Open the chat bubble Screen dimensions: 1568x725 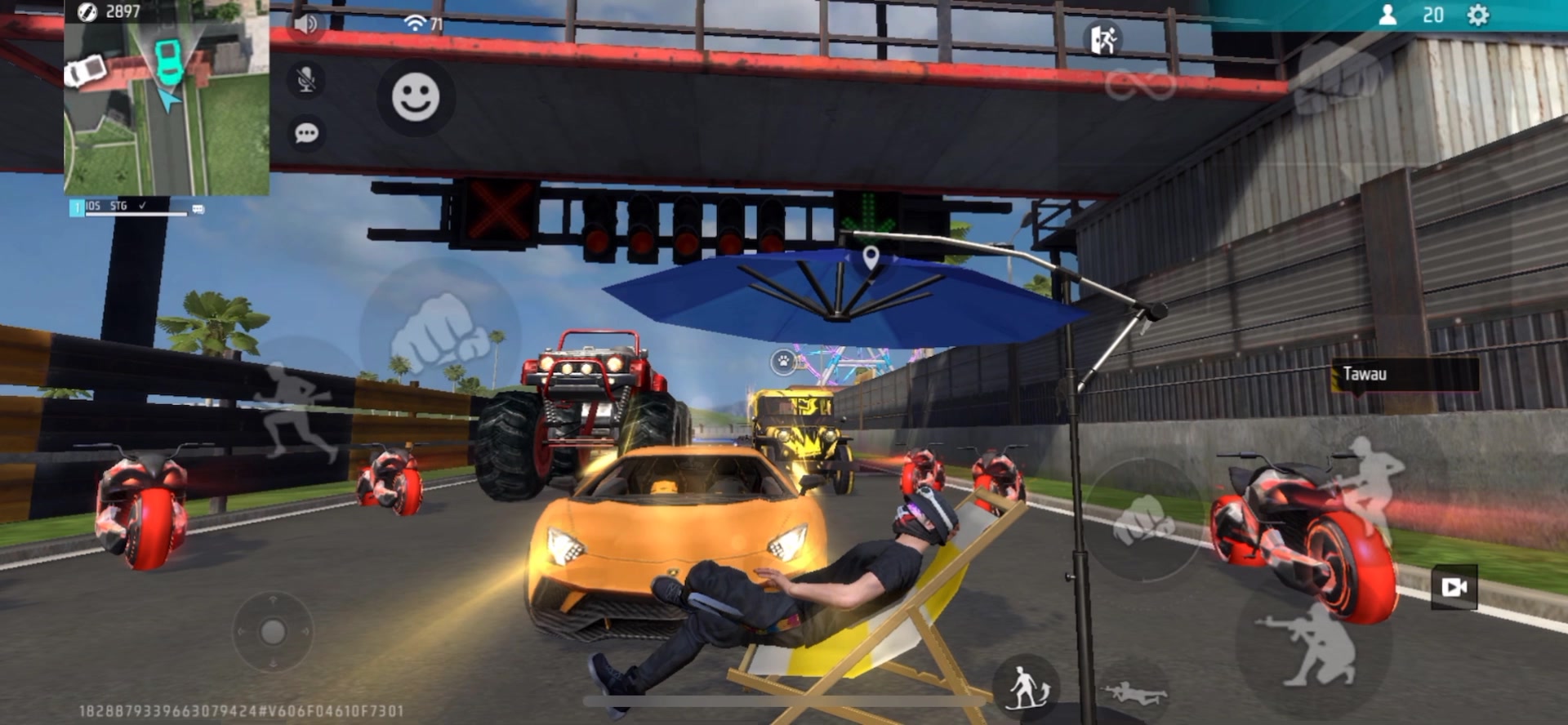[306, 133]
